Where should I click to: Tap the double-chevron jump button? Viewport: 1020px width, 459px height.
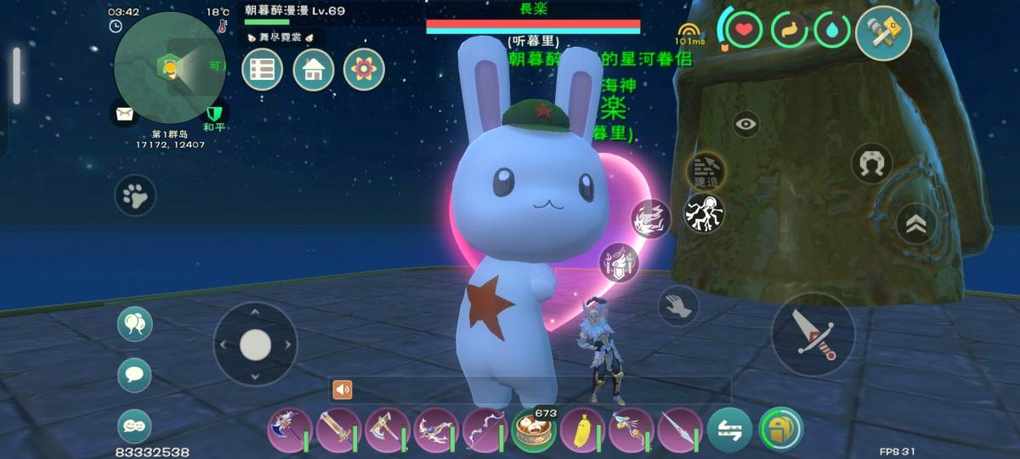[916, 225]
